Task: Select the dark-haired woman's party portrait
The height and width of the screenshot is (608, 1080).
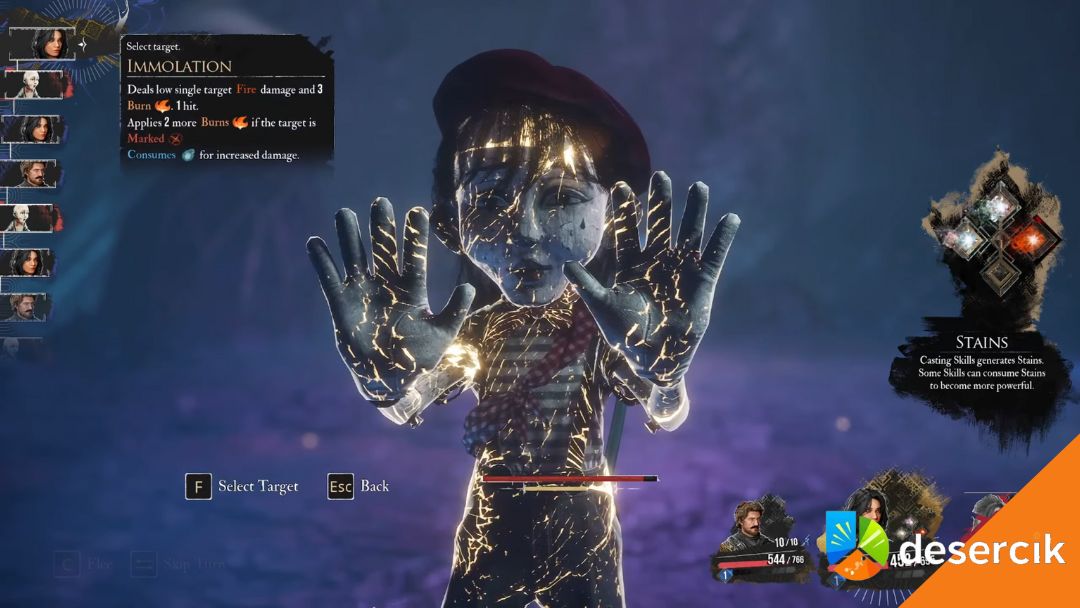Action: 865,520
